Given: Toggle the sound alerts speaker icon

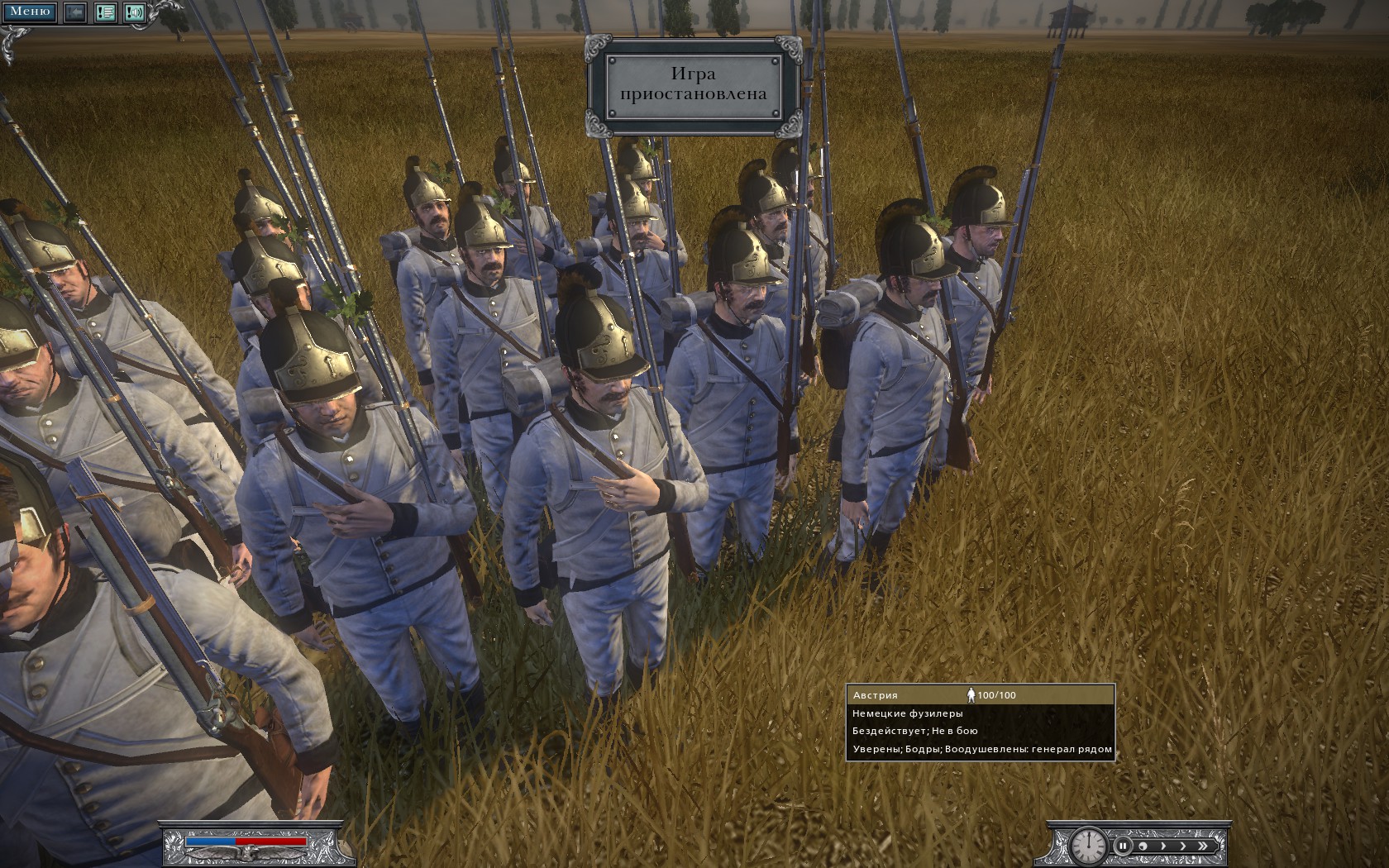Looking at the screenshot, I should click(x=135, y=12).
